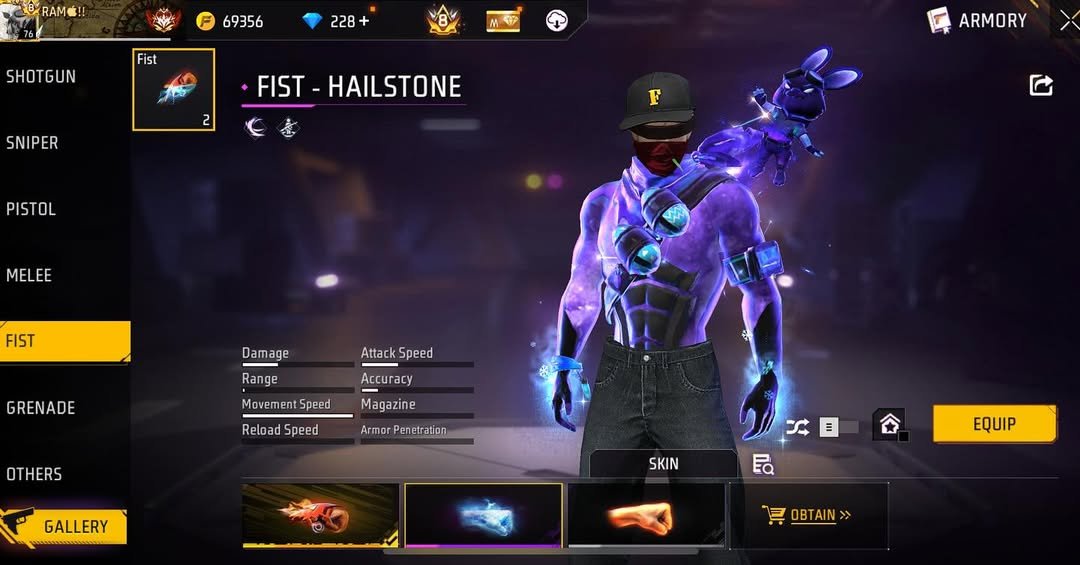Screen dimensions: 1080x565
Task: Select the Fist slot tile at top
Action: point(173,90)
